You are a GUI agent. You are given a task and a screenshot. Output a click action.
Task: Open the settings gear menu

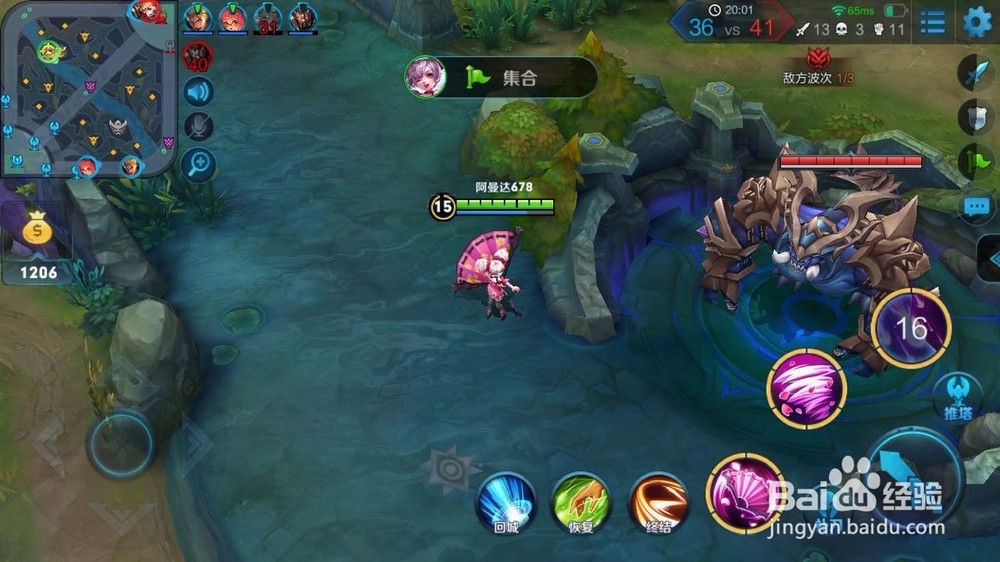[977, 22]
